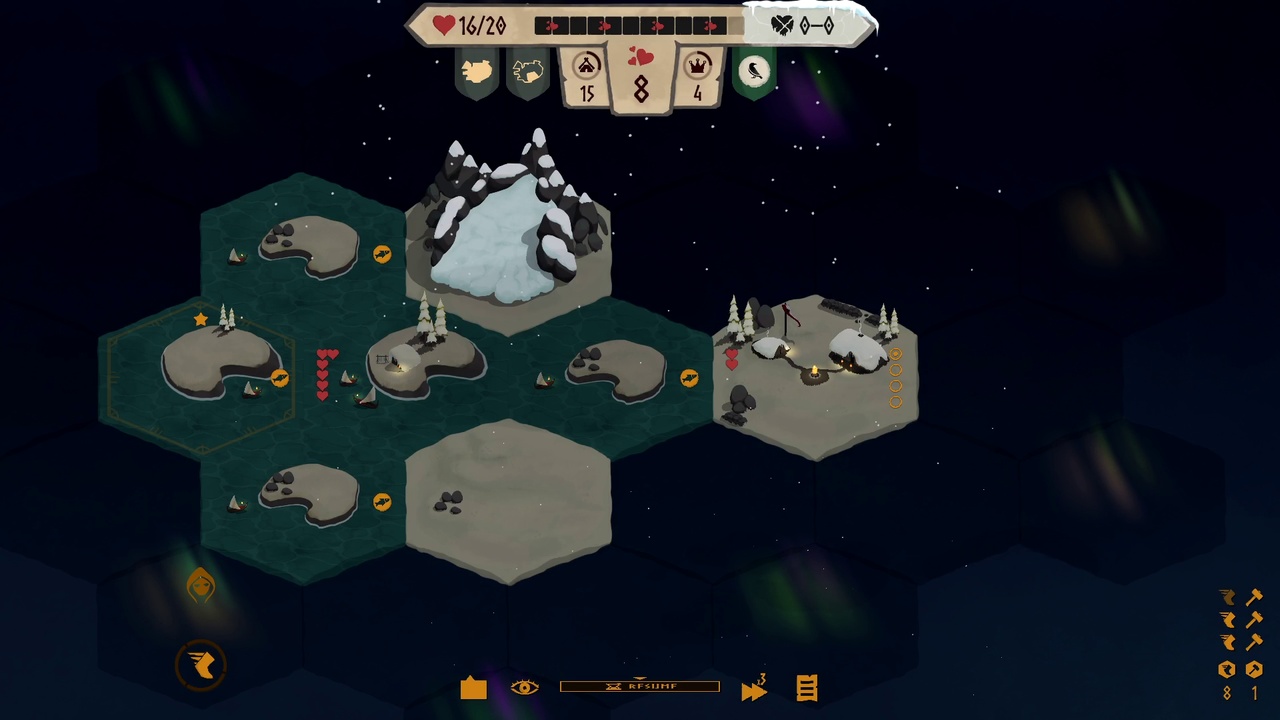Toggle the left dark island shield at top
This screenshot has height=720, width=1280.
(476, 70)
